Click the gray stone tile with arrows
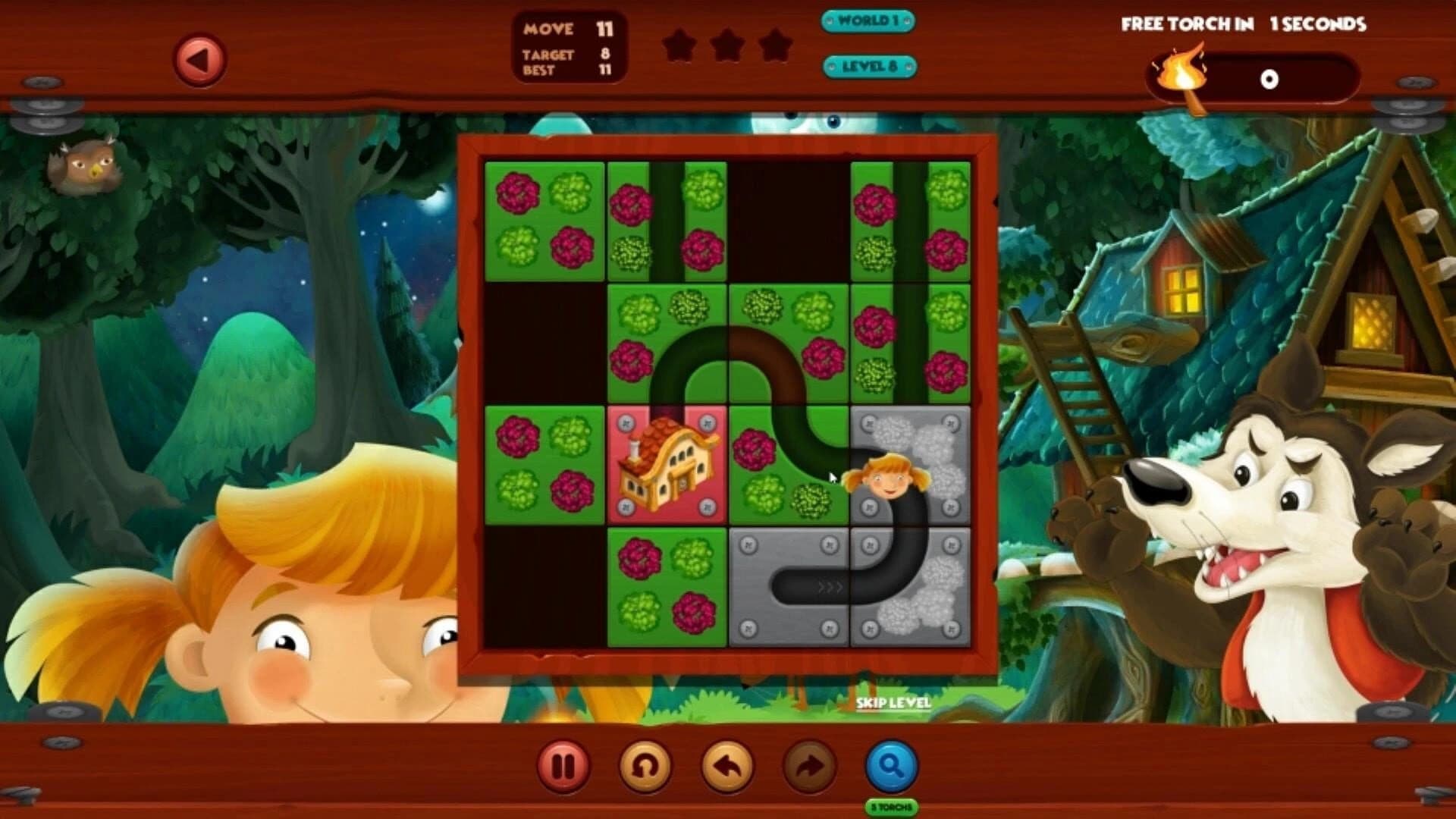The height and width of the screenshot is (819, 1456). coord(789,584)
